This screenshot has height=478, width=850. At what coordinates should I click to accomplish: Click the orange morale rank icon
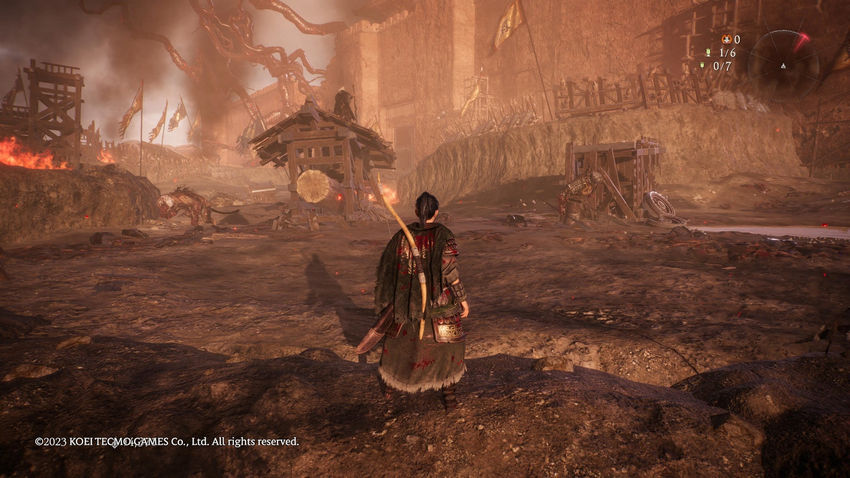coord(725,40)
